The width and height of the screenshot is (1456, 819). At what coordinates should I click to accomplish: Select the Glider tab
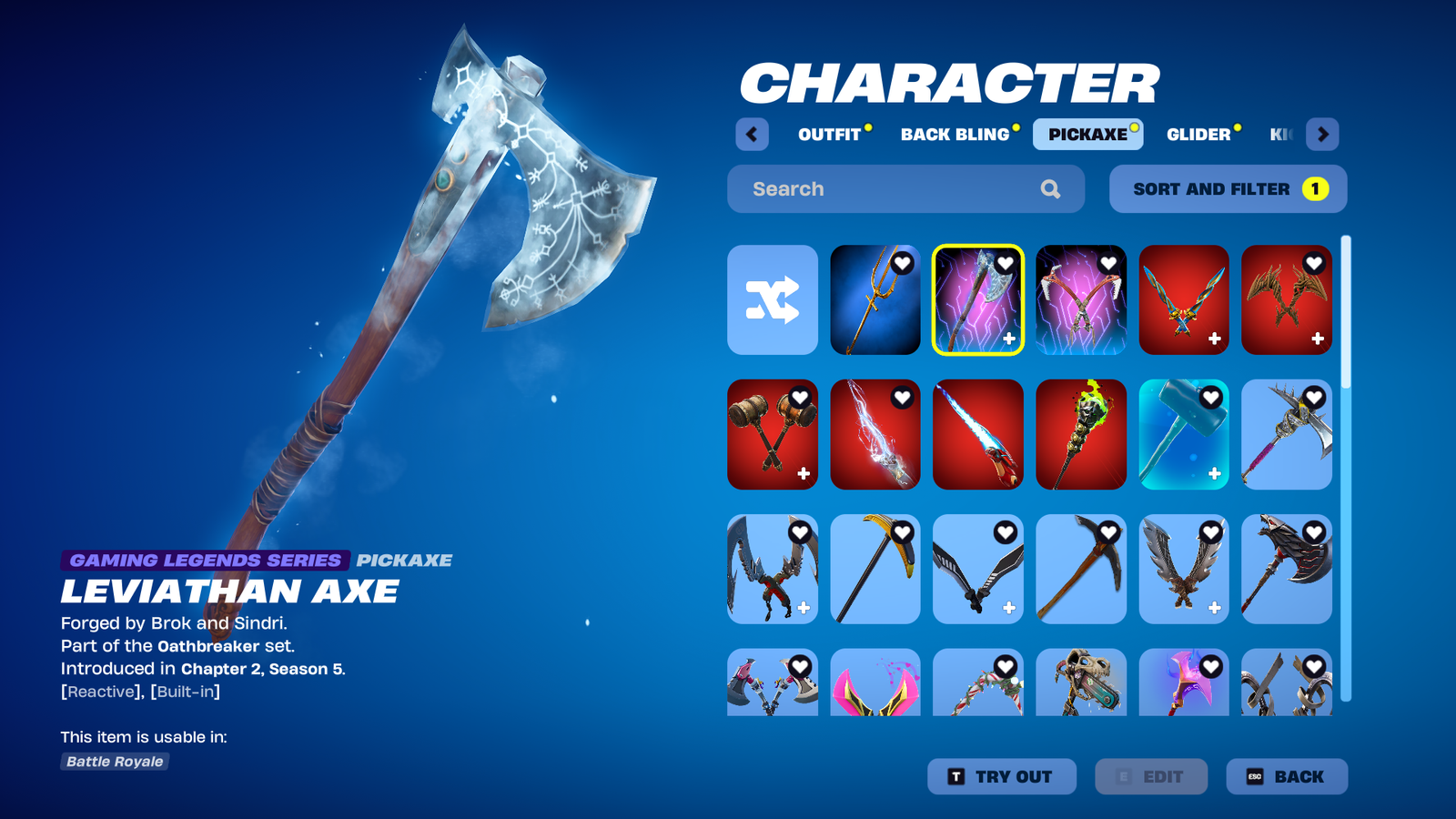(x=1198, y=135)
